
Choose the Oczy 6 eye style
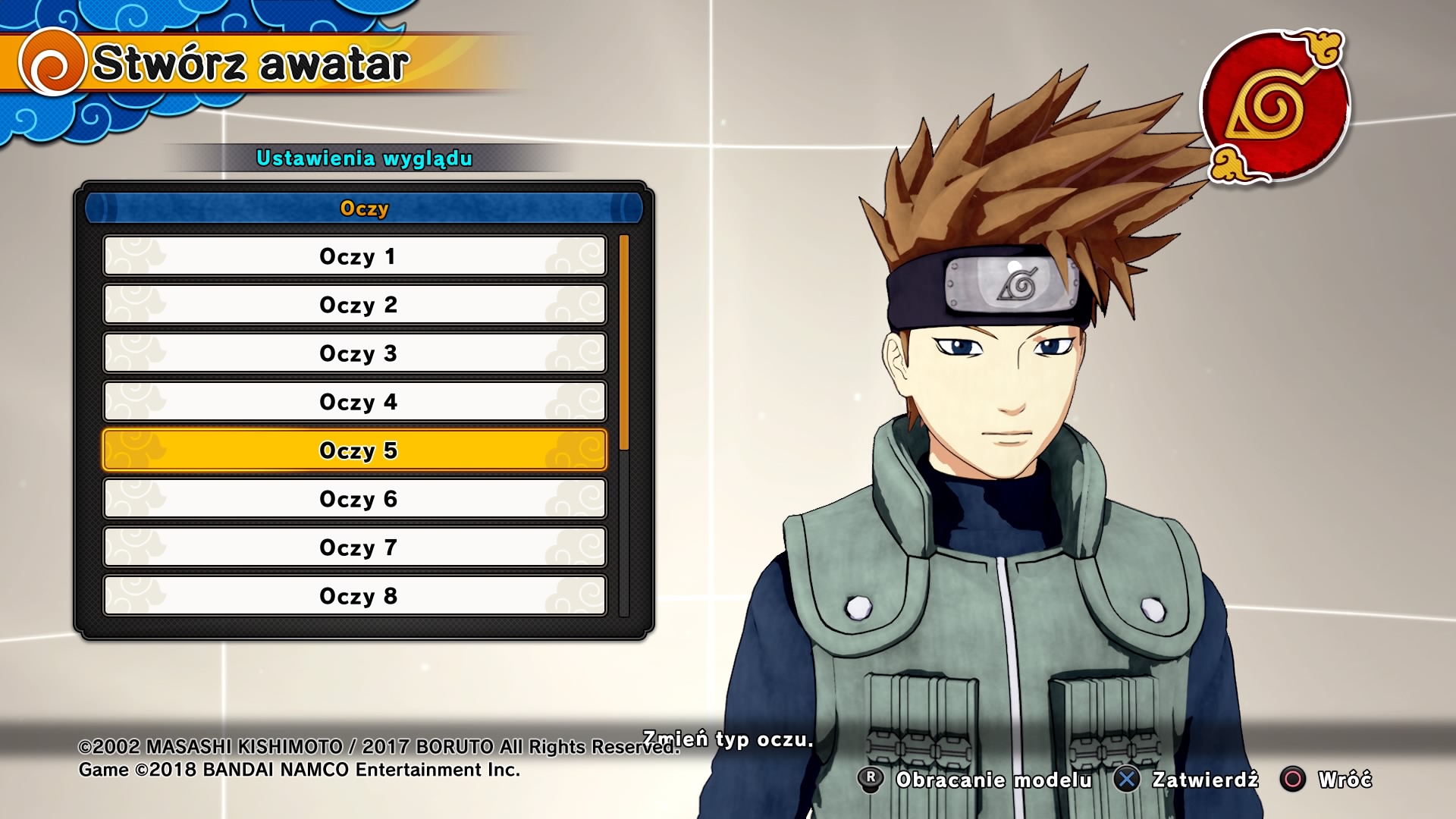pos(355,499)
